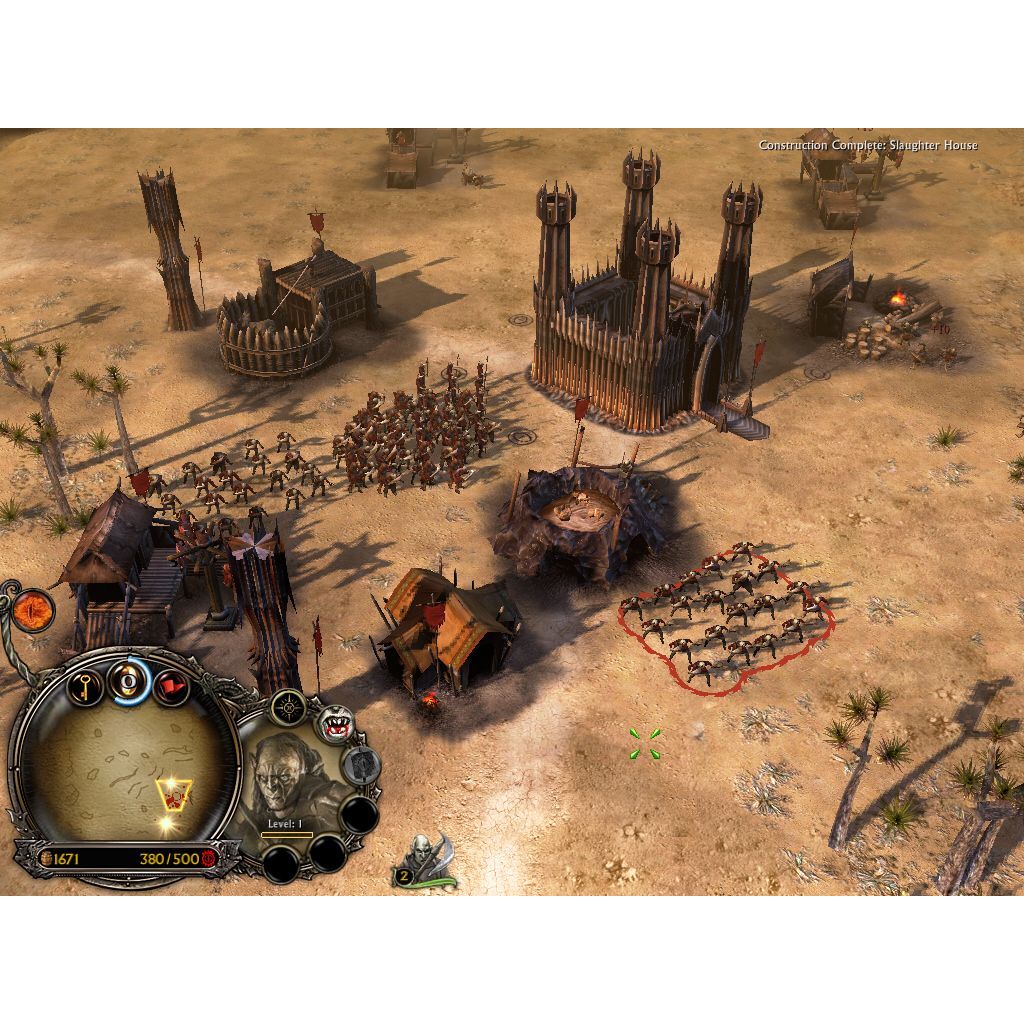Open the Eye of Sauron powers button
Screen dimensions: 1024x1024
pos(33,606)
